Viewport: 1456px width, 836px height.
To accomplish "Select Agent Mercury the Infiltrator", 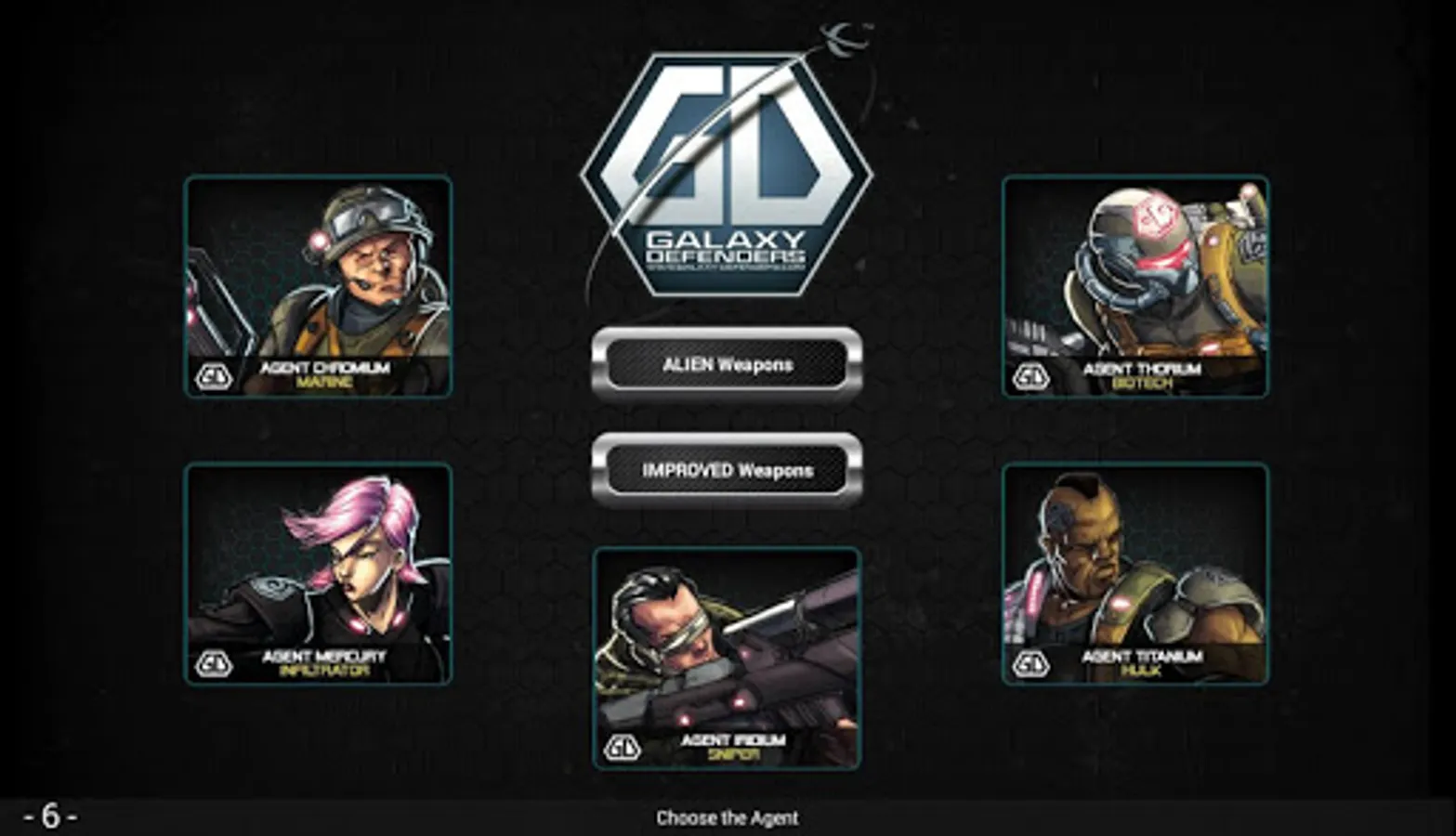I will click(x=316, y=571).
